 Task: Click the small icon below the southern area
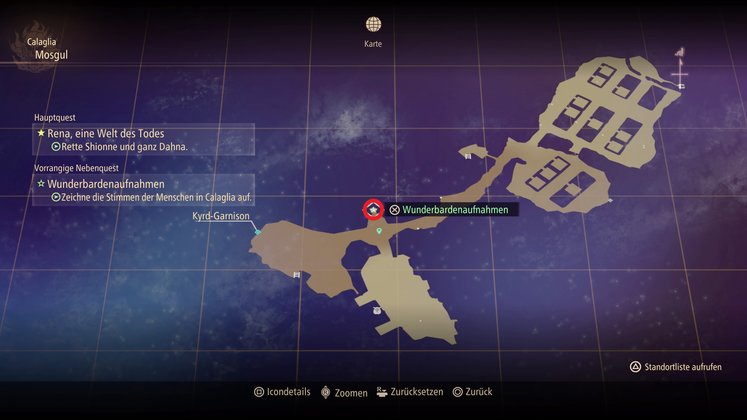[x=376, y=310]
